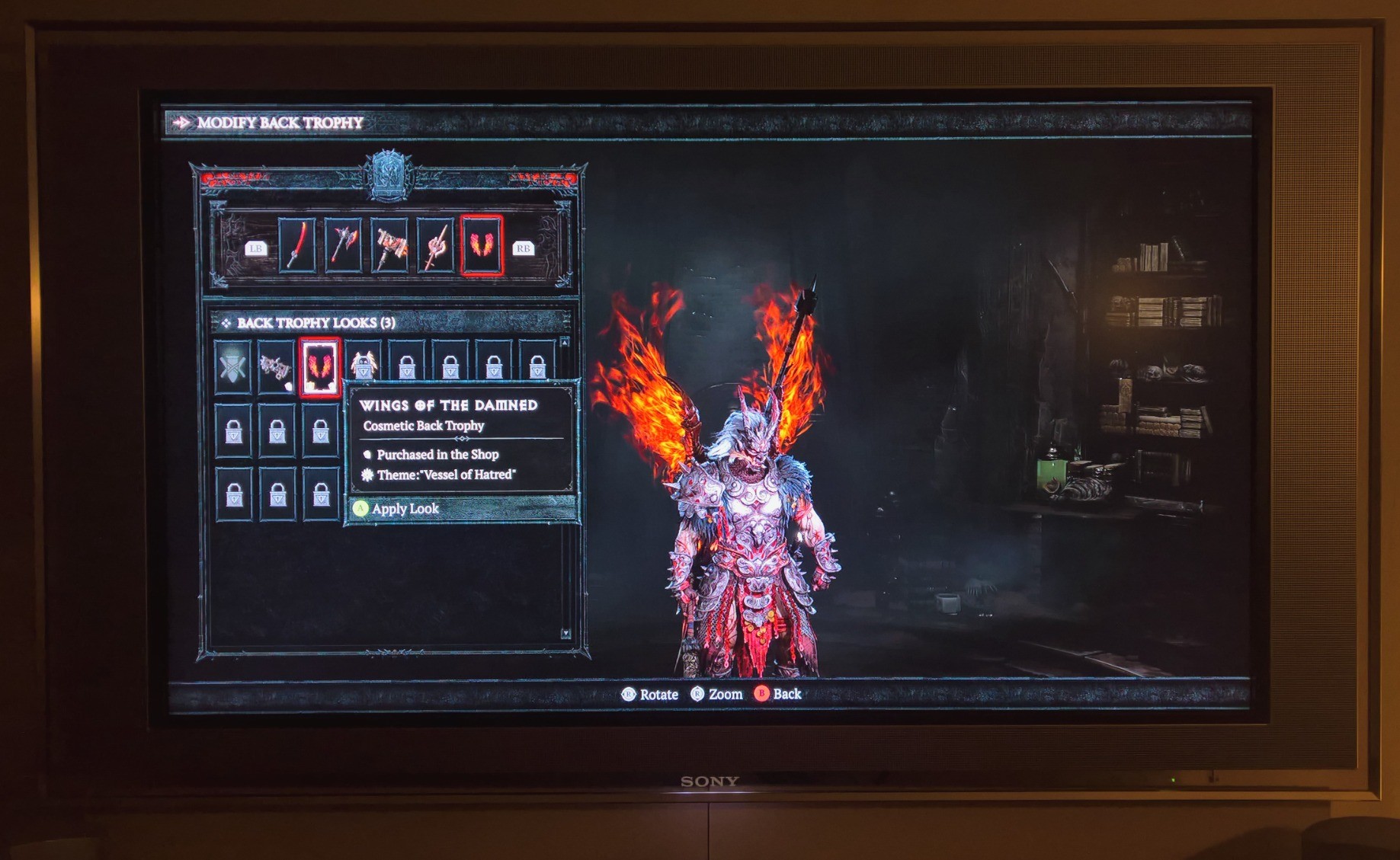Pick the second back trophy look

click(276, 367)
